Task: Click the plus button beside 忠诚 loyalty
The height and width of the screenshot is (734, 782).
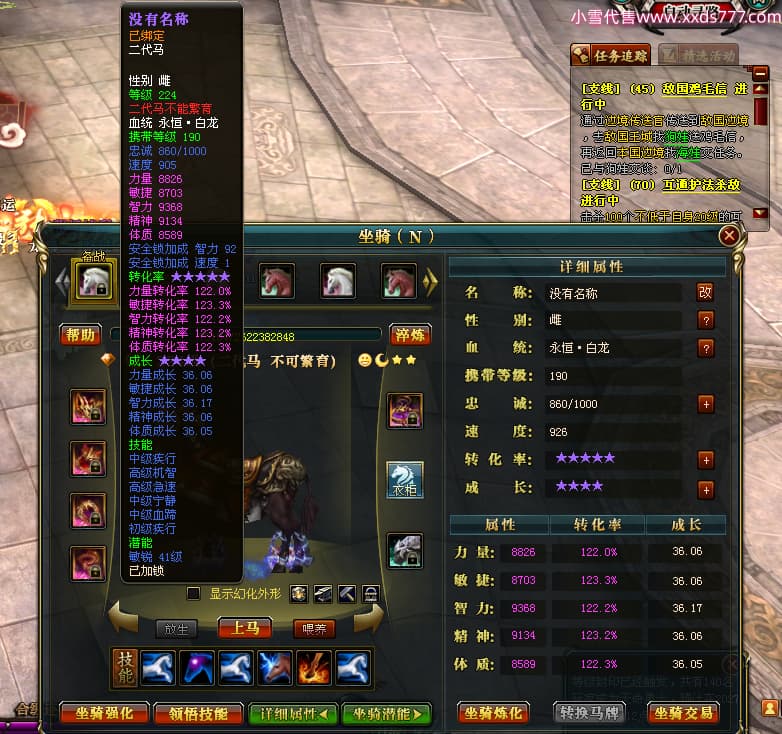Action: tap(706, 404)
